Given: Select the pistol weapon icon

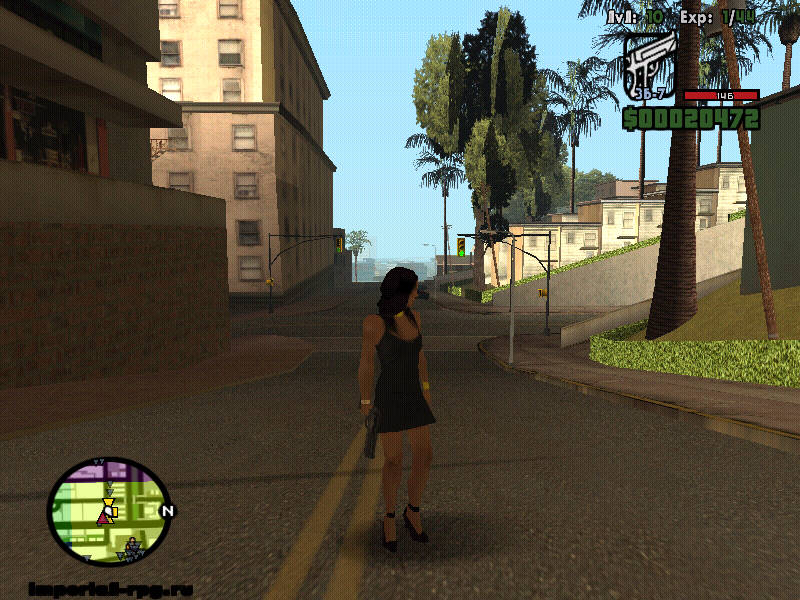Looking at the screenshot, I should click(x=650, y=65).
